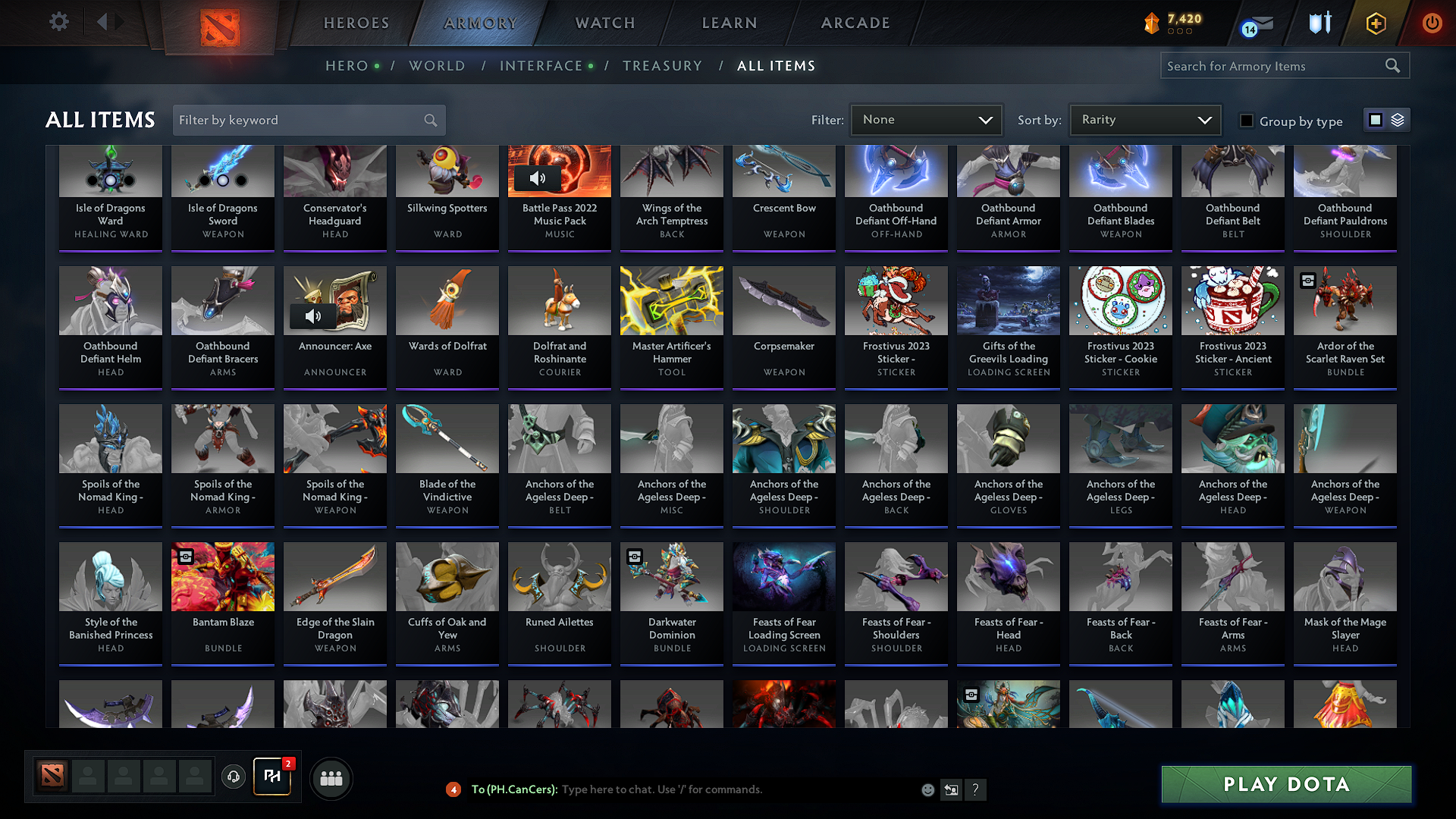The width and height of the screenshot is (1456, 819).
Task: Open the Sort by Rarity dropdown
Action: pos(1144,120)
